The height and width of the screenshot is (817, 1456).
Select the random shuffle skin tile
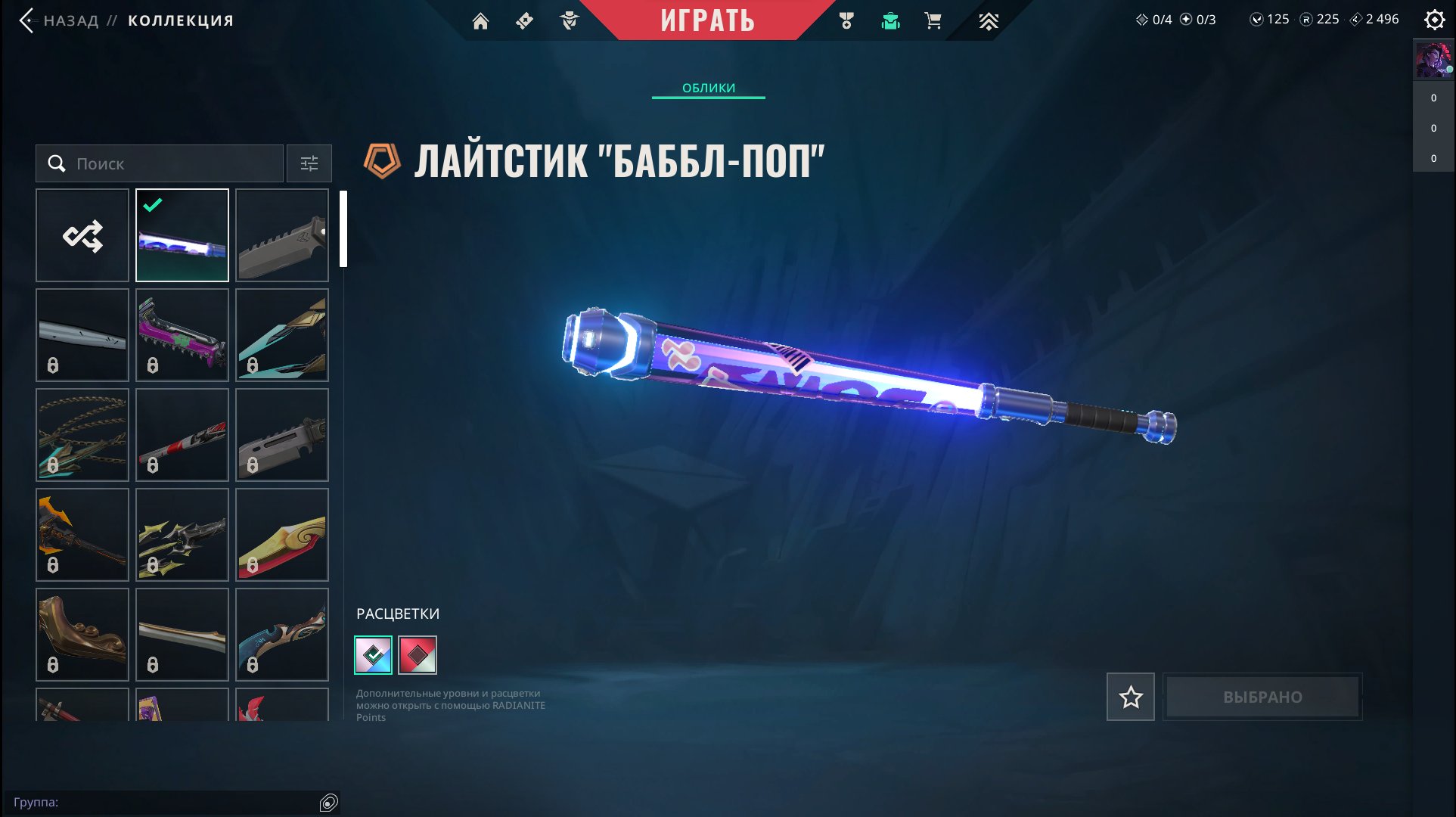[82, 235]
